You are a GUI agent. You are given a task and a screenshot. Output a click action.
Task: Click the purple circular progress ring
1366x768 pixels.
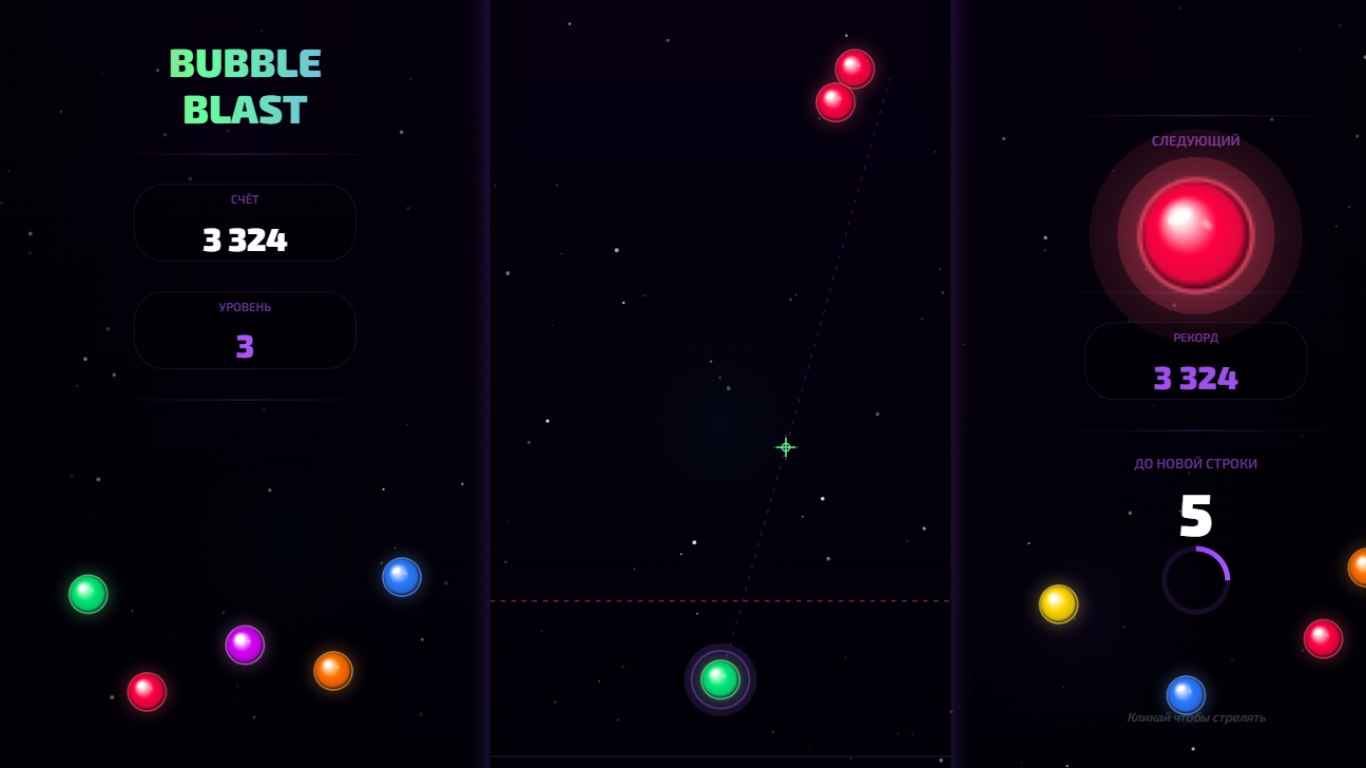click(1196, 579)
